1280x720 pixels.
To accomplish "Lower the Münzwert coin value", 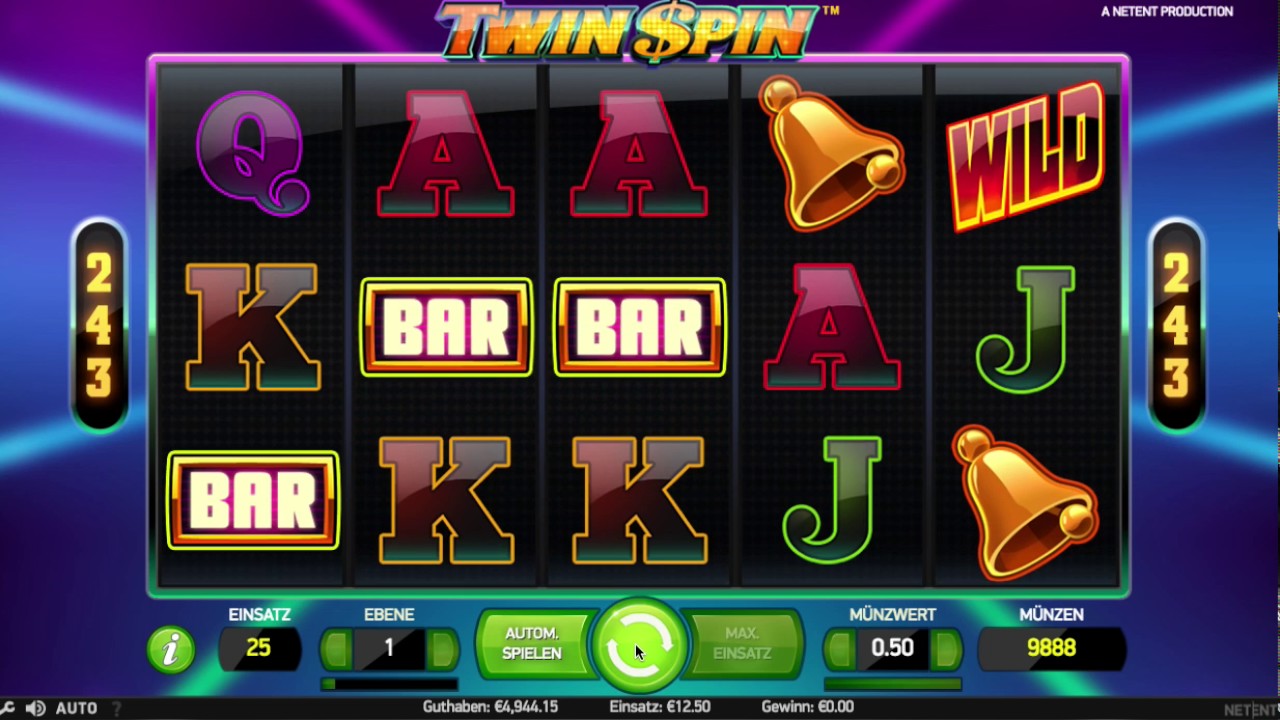I will click(x=840, y=650).
